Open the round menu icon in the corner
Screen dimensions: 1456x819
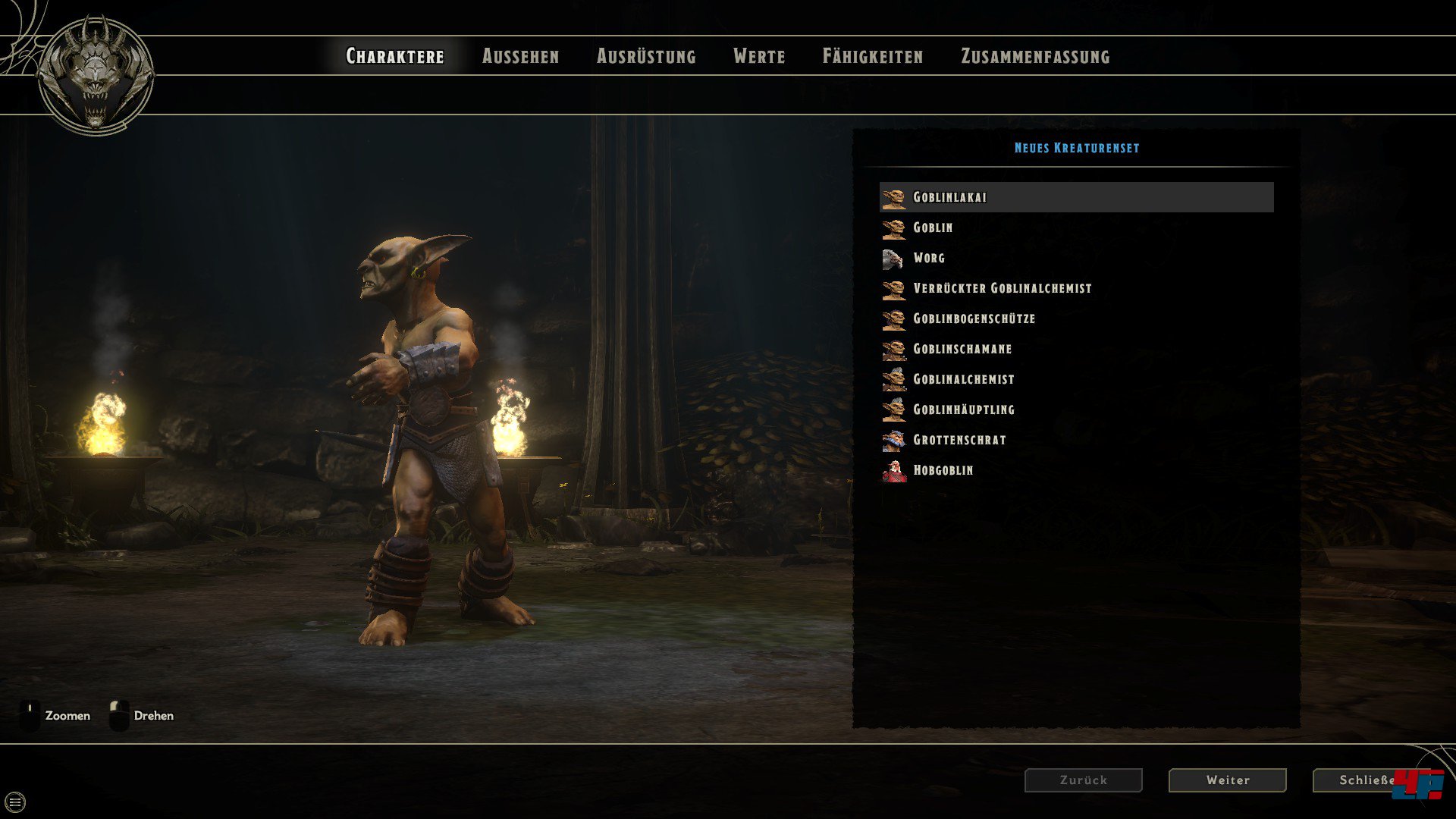[x=15, y=802]
